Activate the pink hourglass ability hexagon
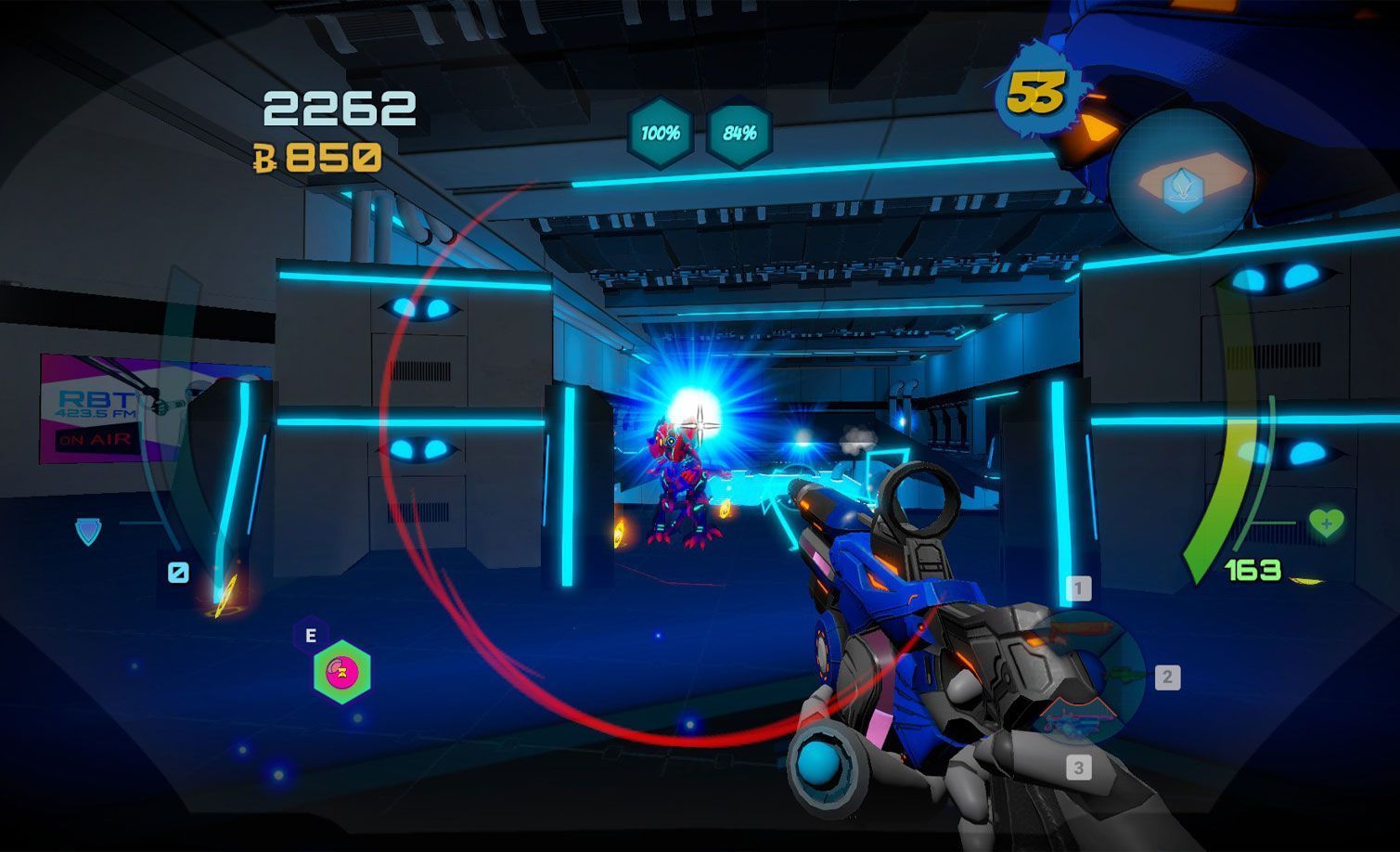Viewport: 1400px width, 852px height. click(x=342, y=671)
